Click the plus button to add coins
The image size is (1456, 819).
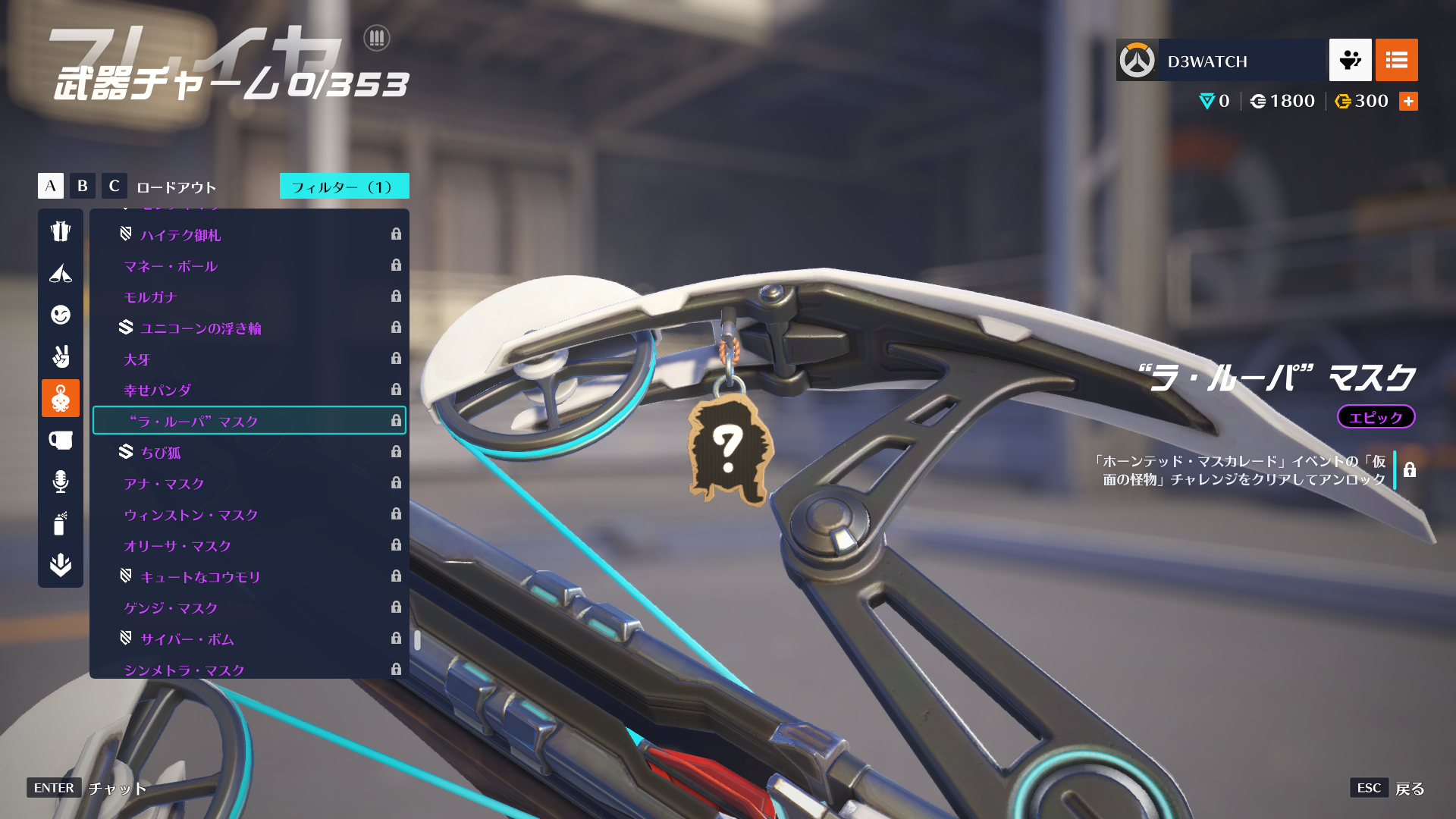pos(1408,102)
